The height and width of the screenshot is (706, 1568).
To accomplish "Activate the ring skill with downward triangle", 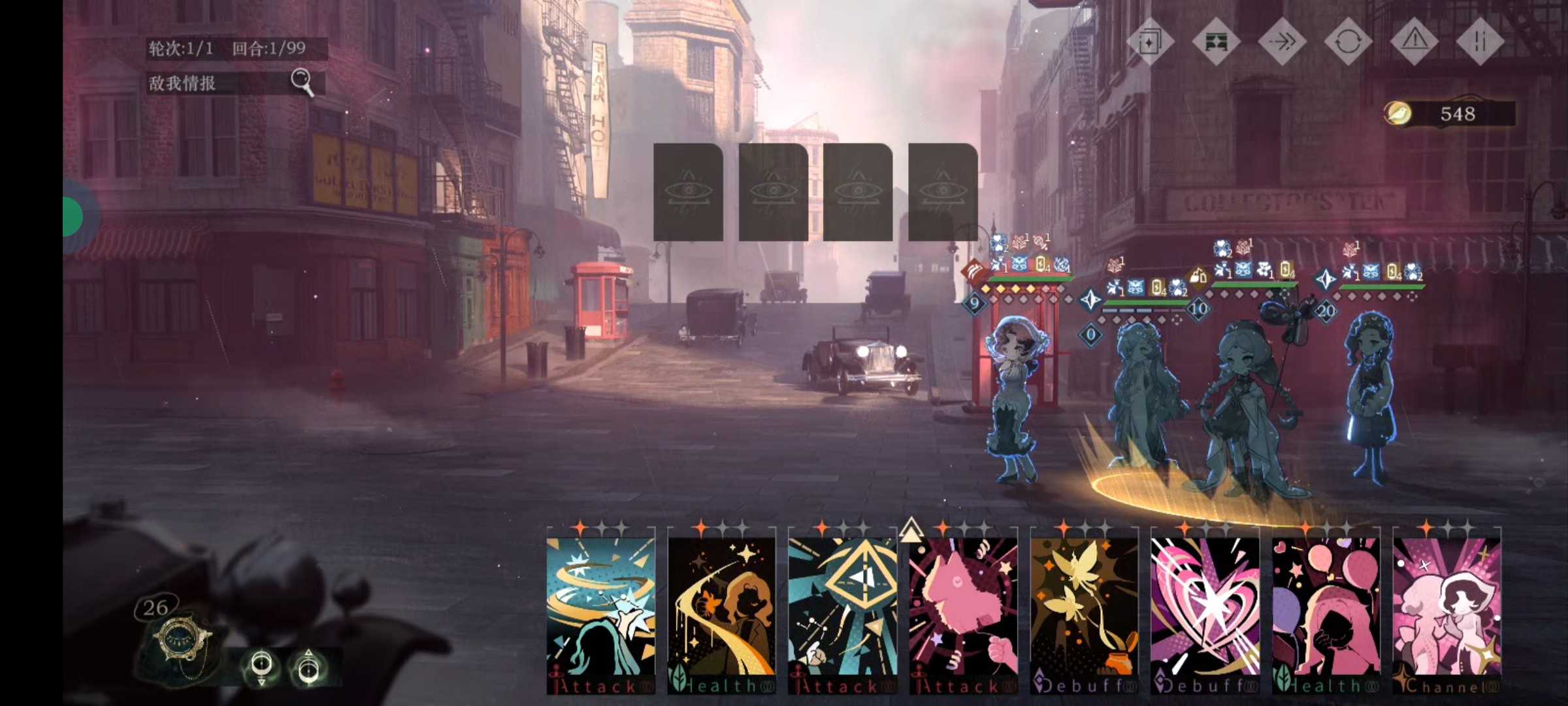I will point(262,667).
